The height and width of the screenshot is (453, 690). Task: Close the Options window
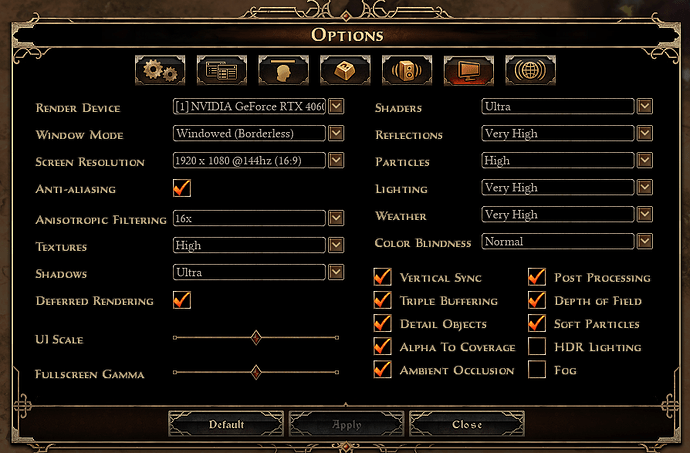(467, 424)
